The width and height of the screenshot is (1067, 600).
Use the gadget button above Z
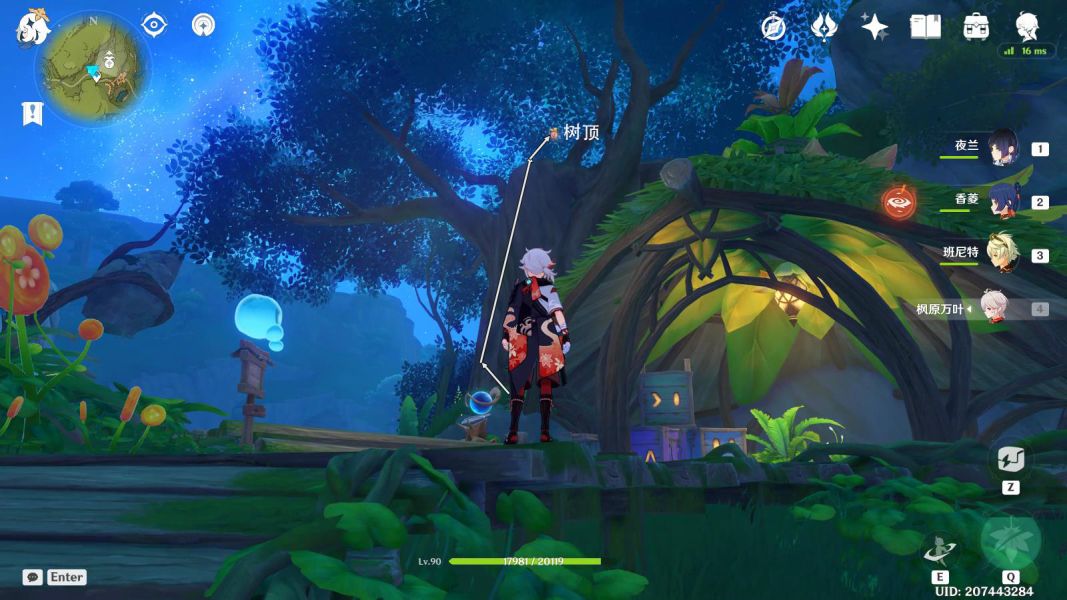[x=1009, y=461]
